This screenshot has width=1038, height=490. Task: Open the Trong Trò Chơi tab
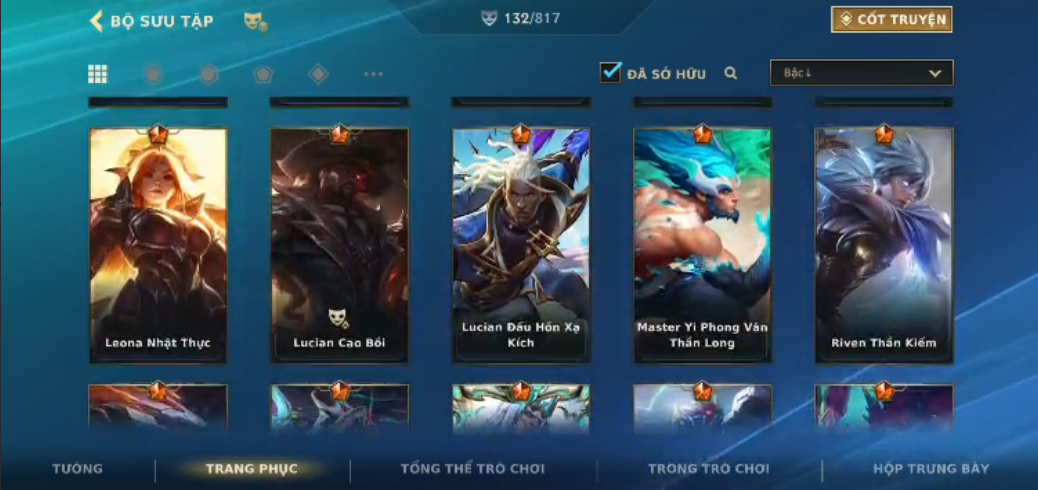(x=709, y=469)
